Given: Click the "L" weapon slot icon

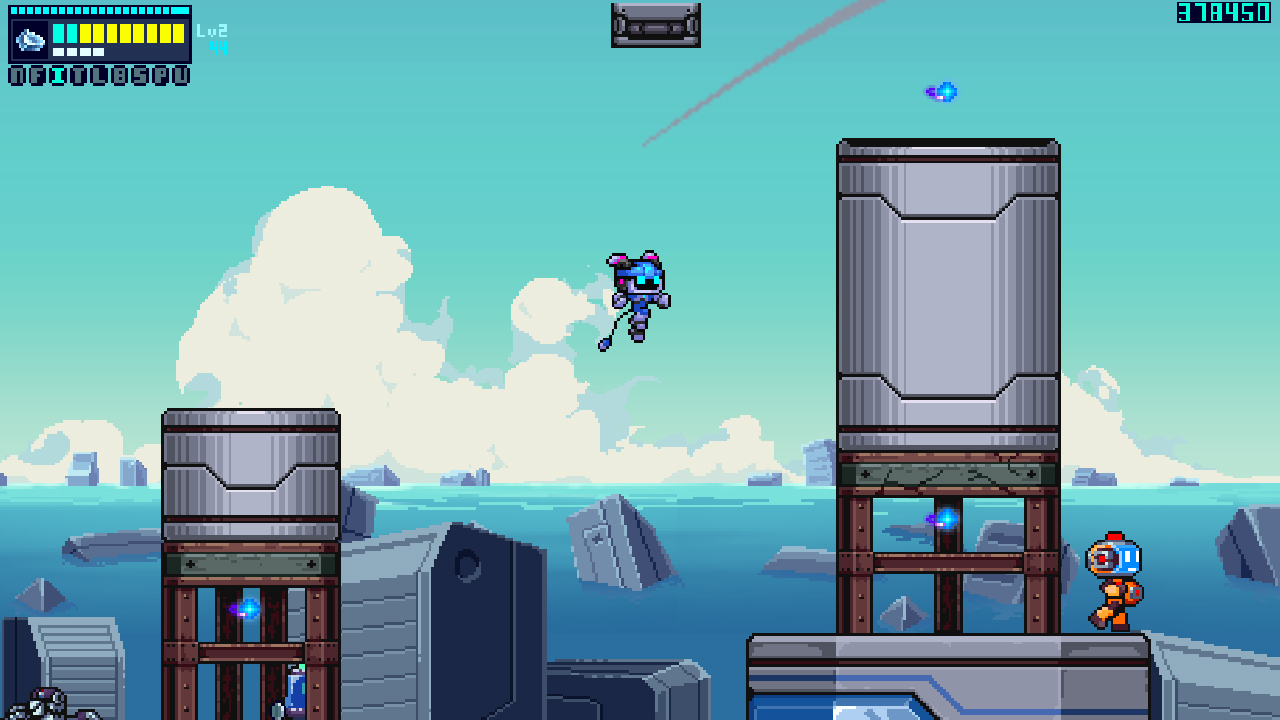Looking at the screenshot, I should [100, 75].
